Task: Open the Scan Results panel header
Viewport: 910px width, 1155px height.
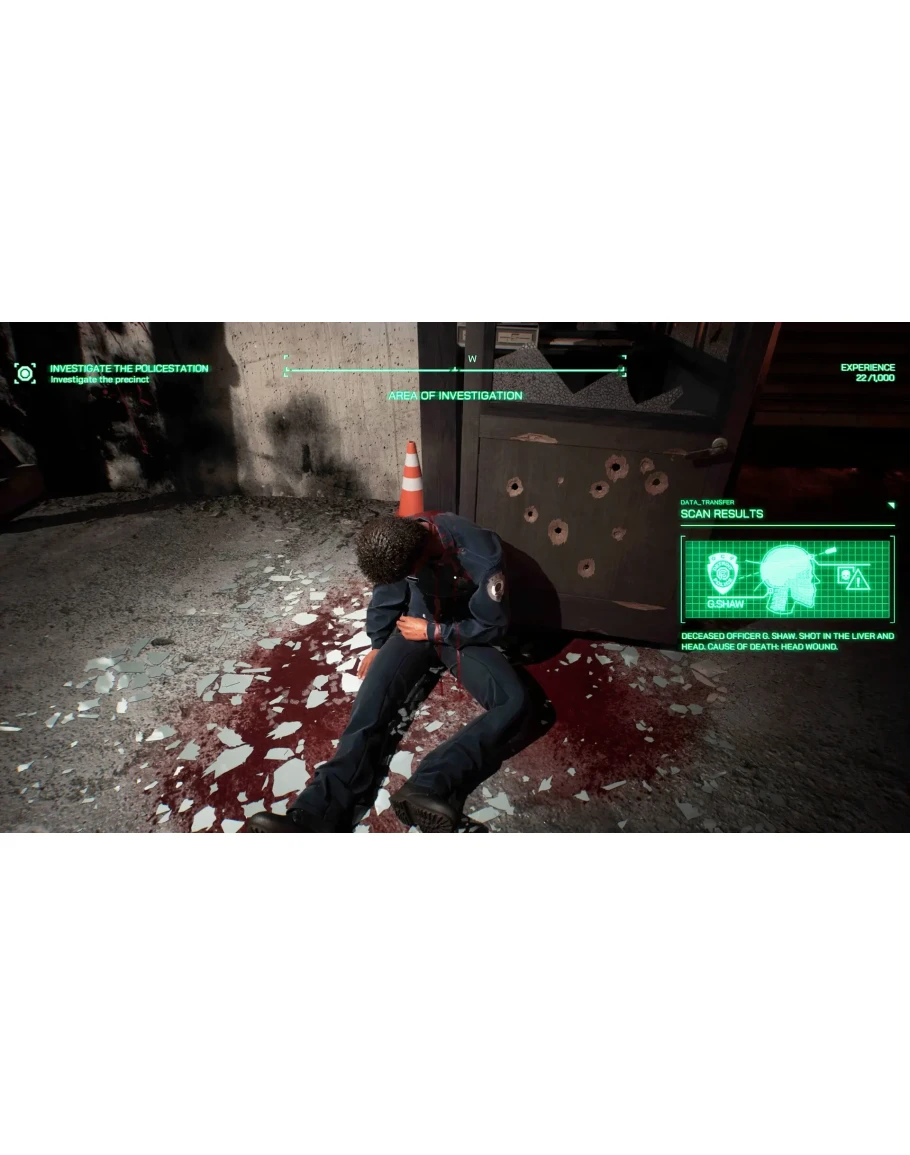Action: pos(722,514)
